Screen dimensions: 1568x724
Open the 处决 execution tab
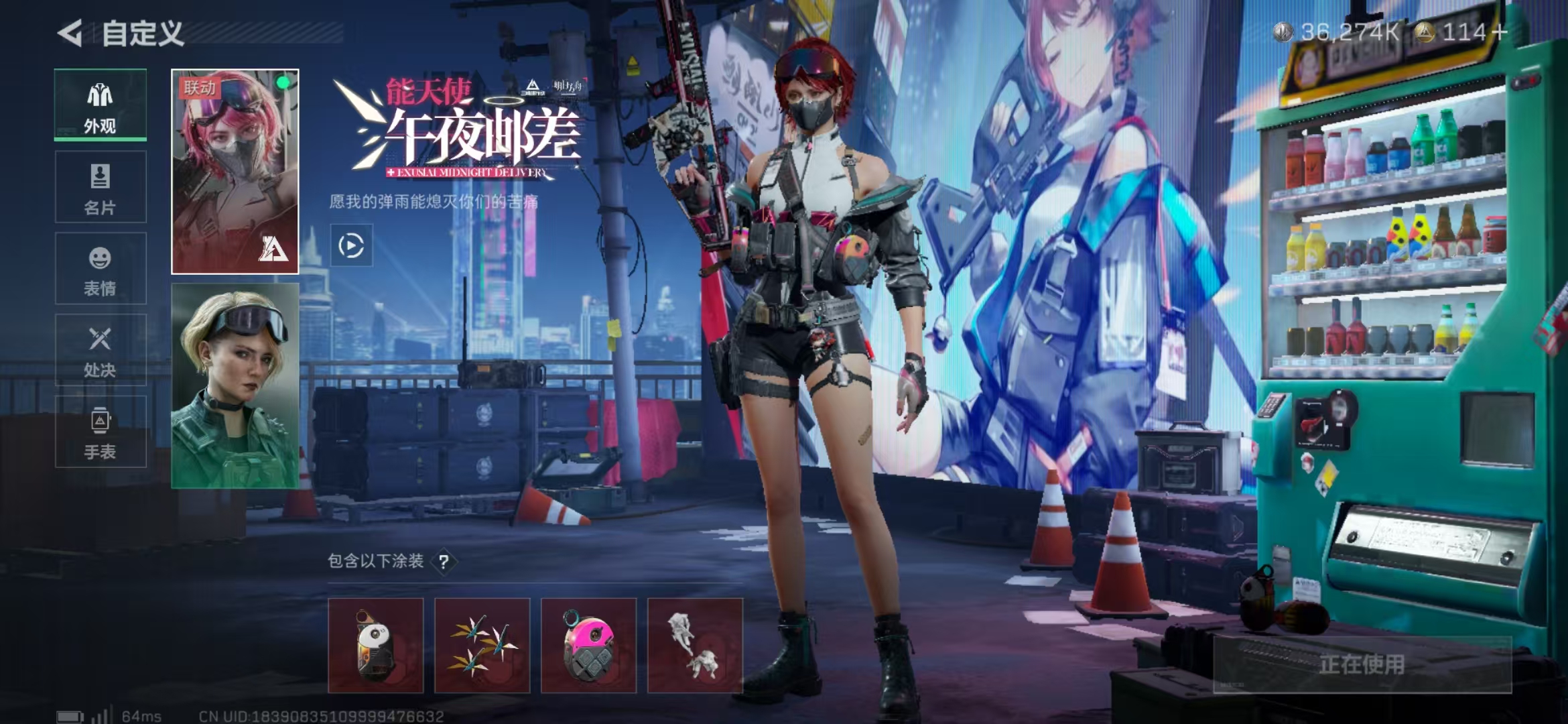(100, 350)
